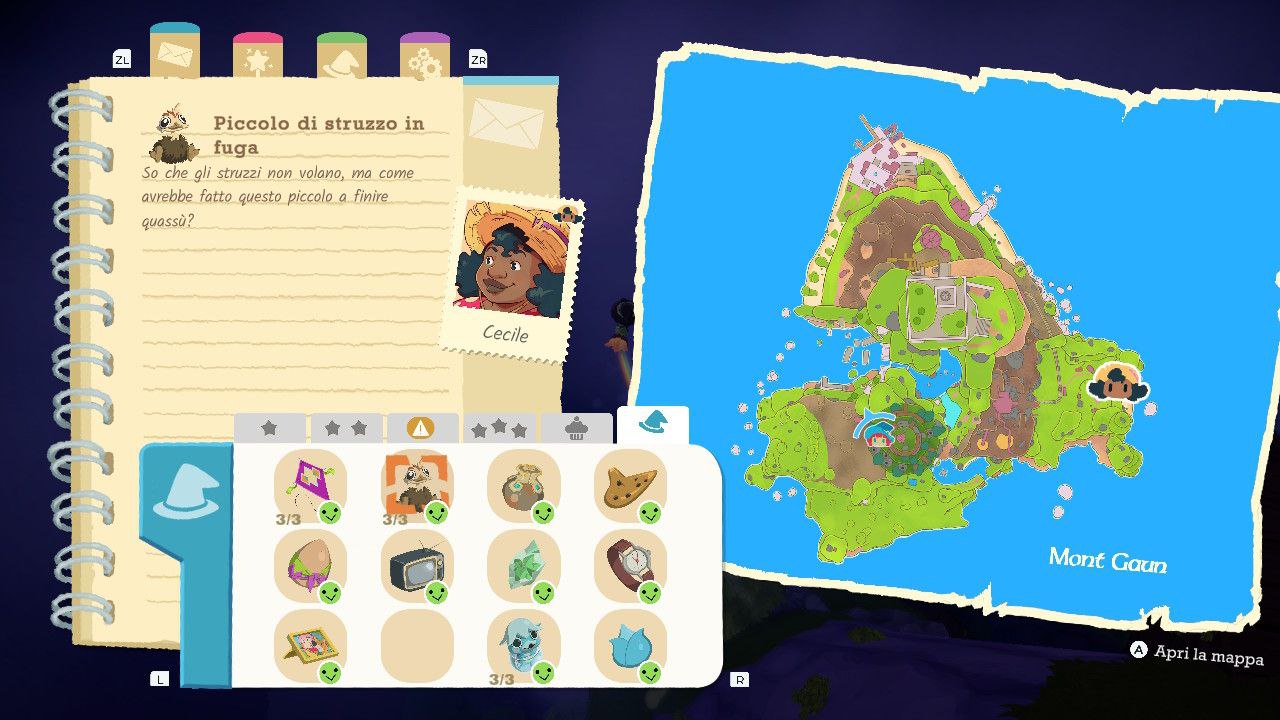Open the envelope notebook tab

(174, 54)
